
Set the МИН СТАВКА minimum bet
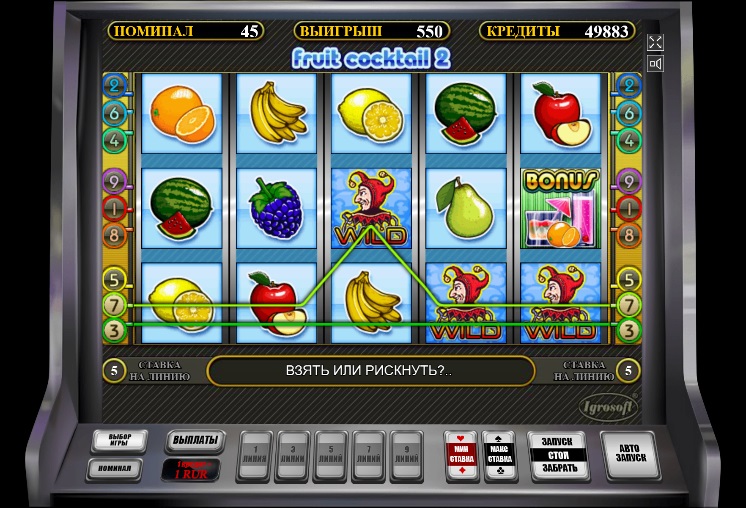[x=460, y=455]
